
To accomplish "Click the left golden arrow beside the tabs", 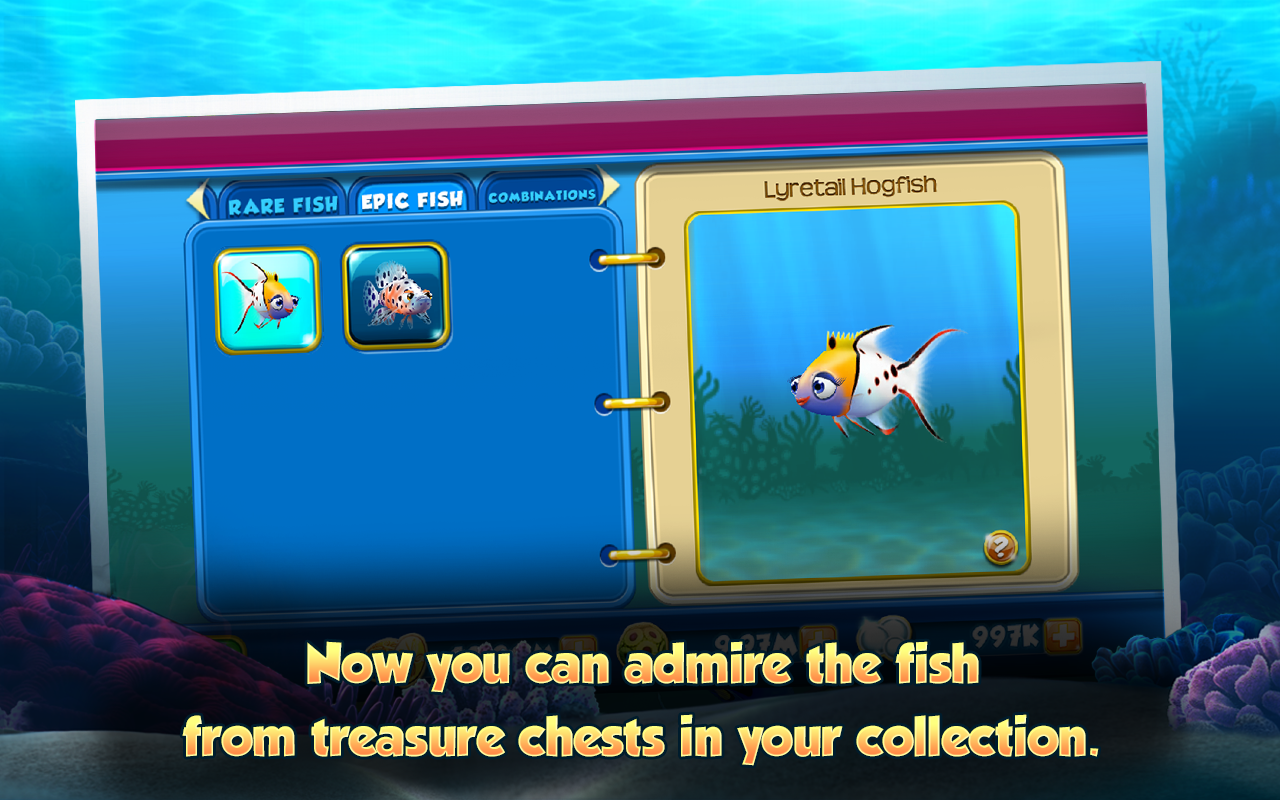I will (199, 197).
